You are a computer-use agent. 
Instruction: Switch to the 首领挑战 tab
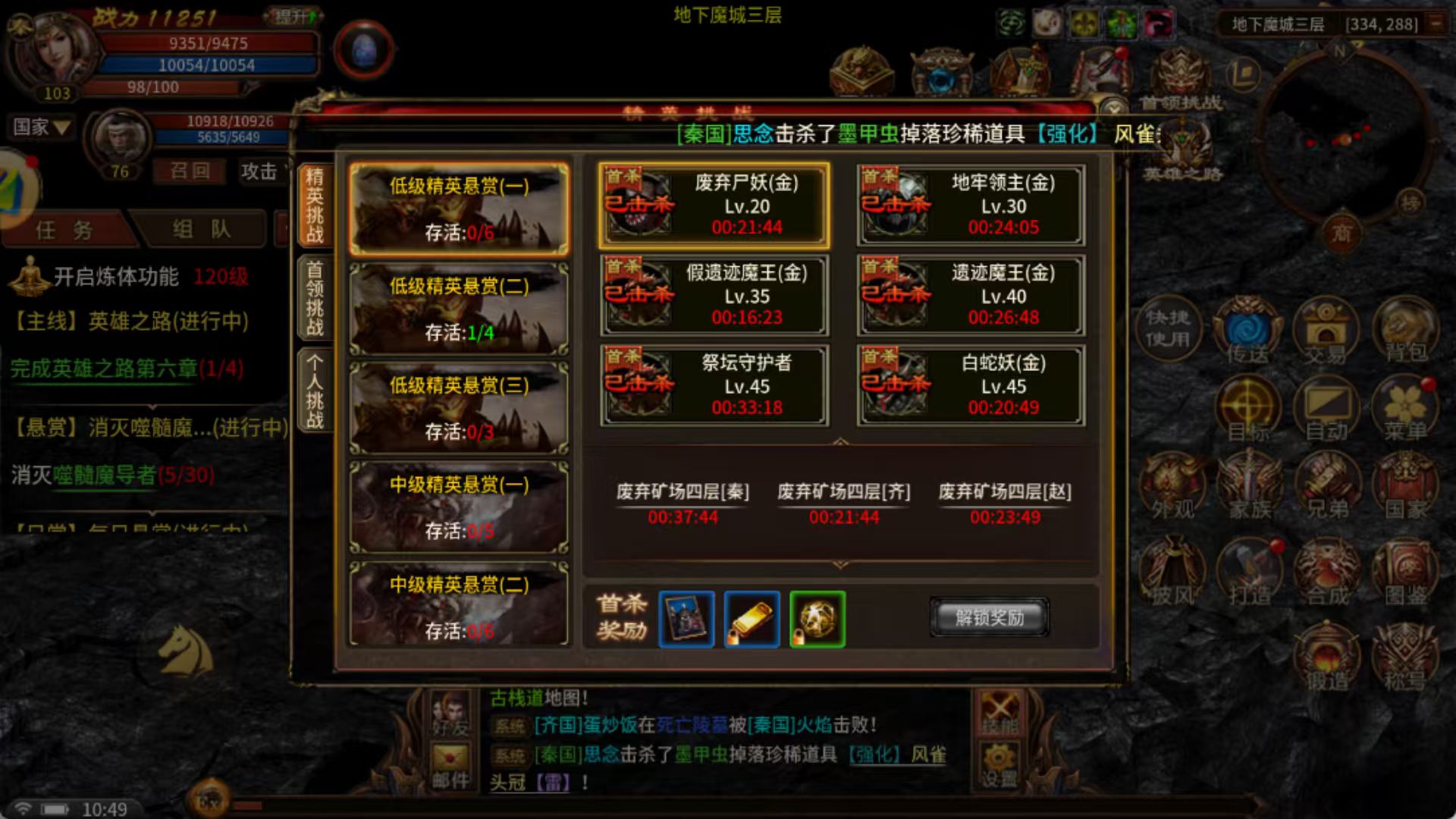(x=315, y=296)
